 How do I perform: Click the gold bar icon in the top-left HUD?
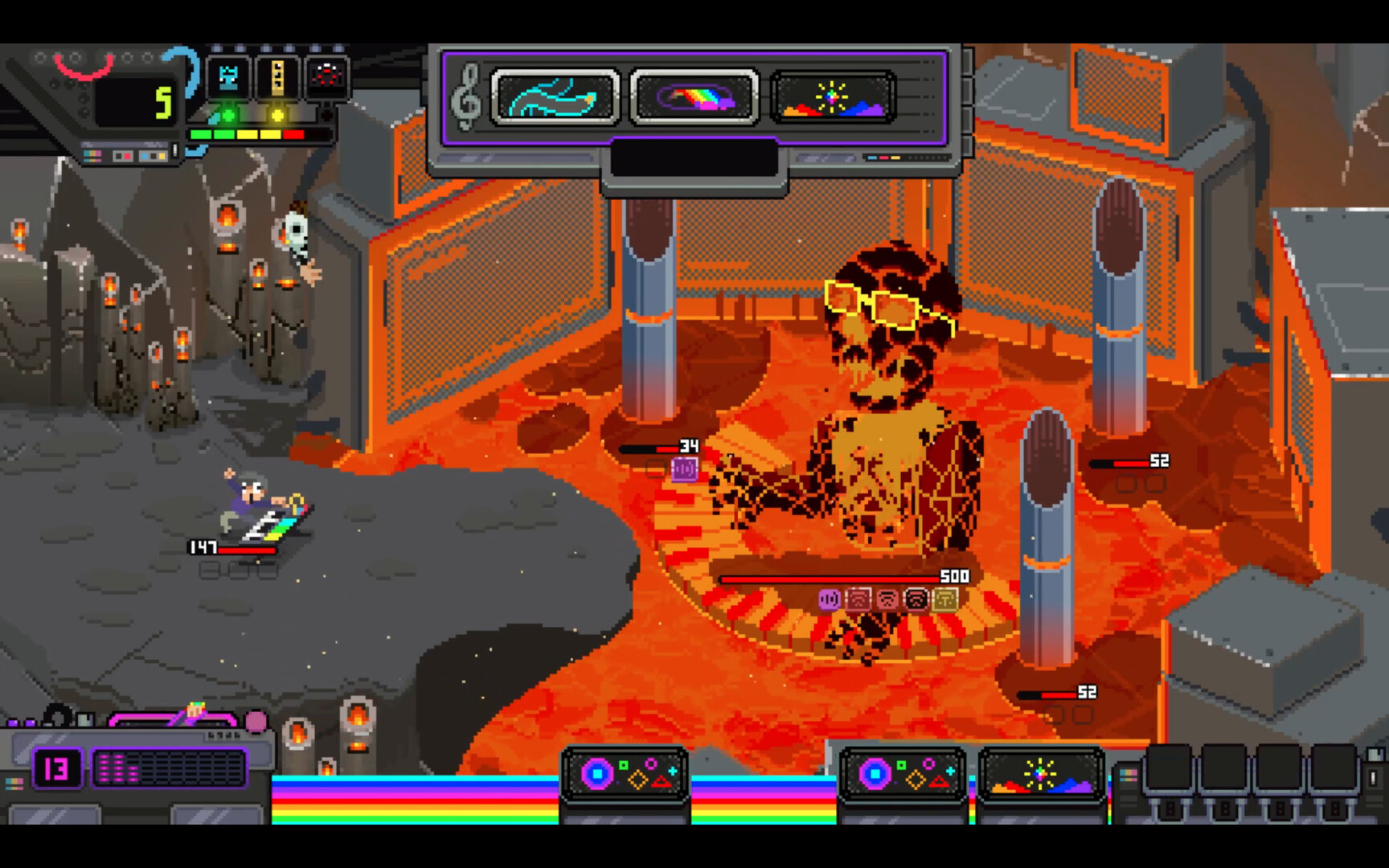click(276, 76)
